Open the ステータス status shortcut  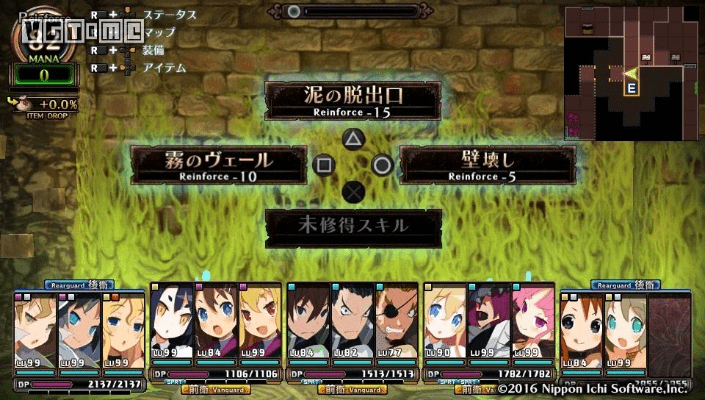pos(169,15)
